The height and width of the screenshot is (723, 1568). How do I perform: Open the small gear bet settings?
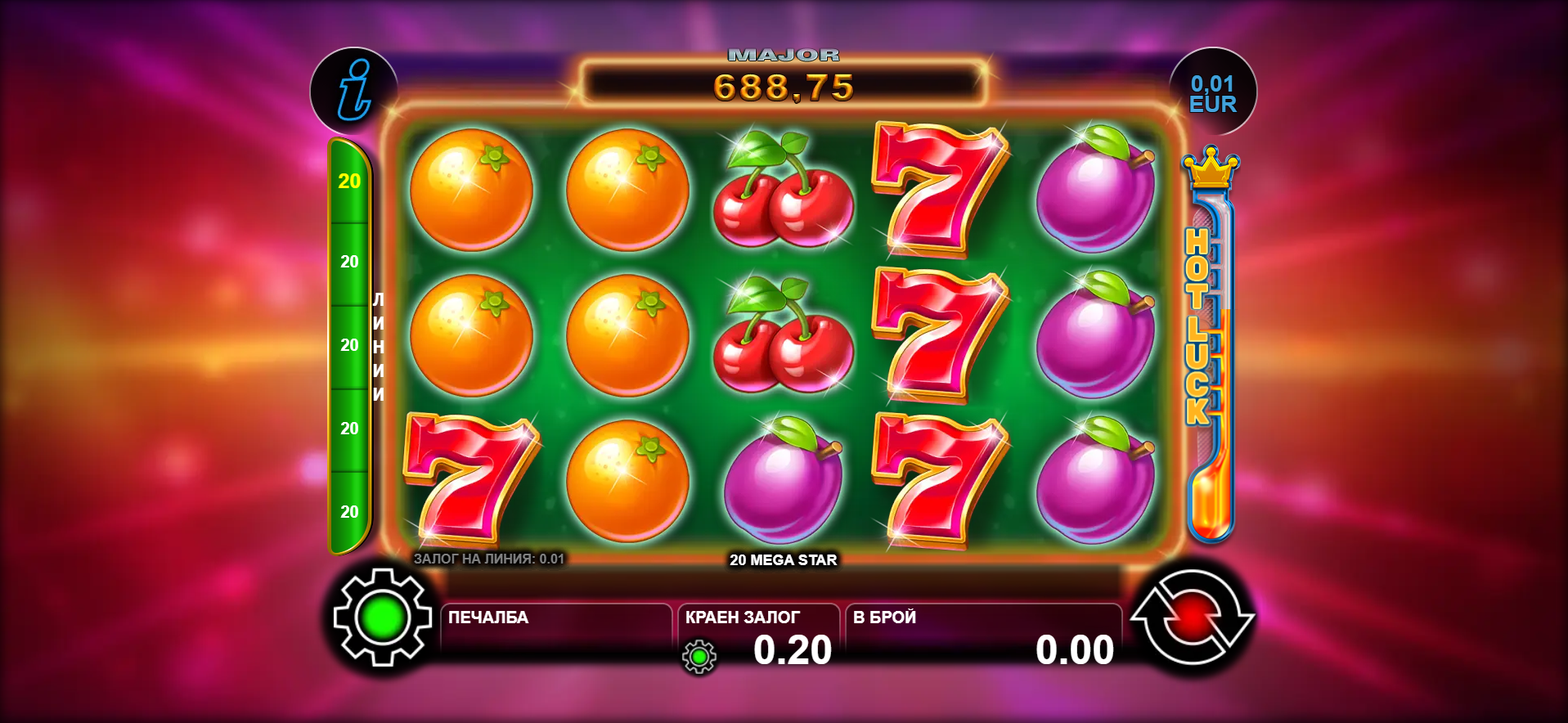[x=699, y=657]
